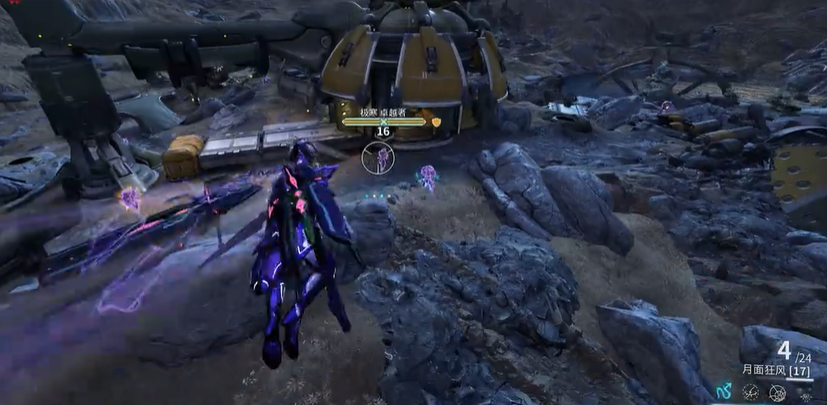Trigger the radar-web circle ability icon
Viewport: 827px width, 405px height.
coord(777,394)
